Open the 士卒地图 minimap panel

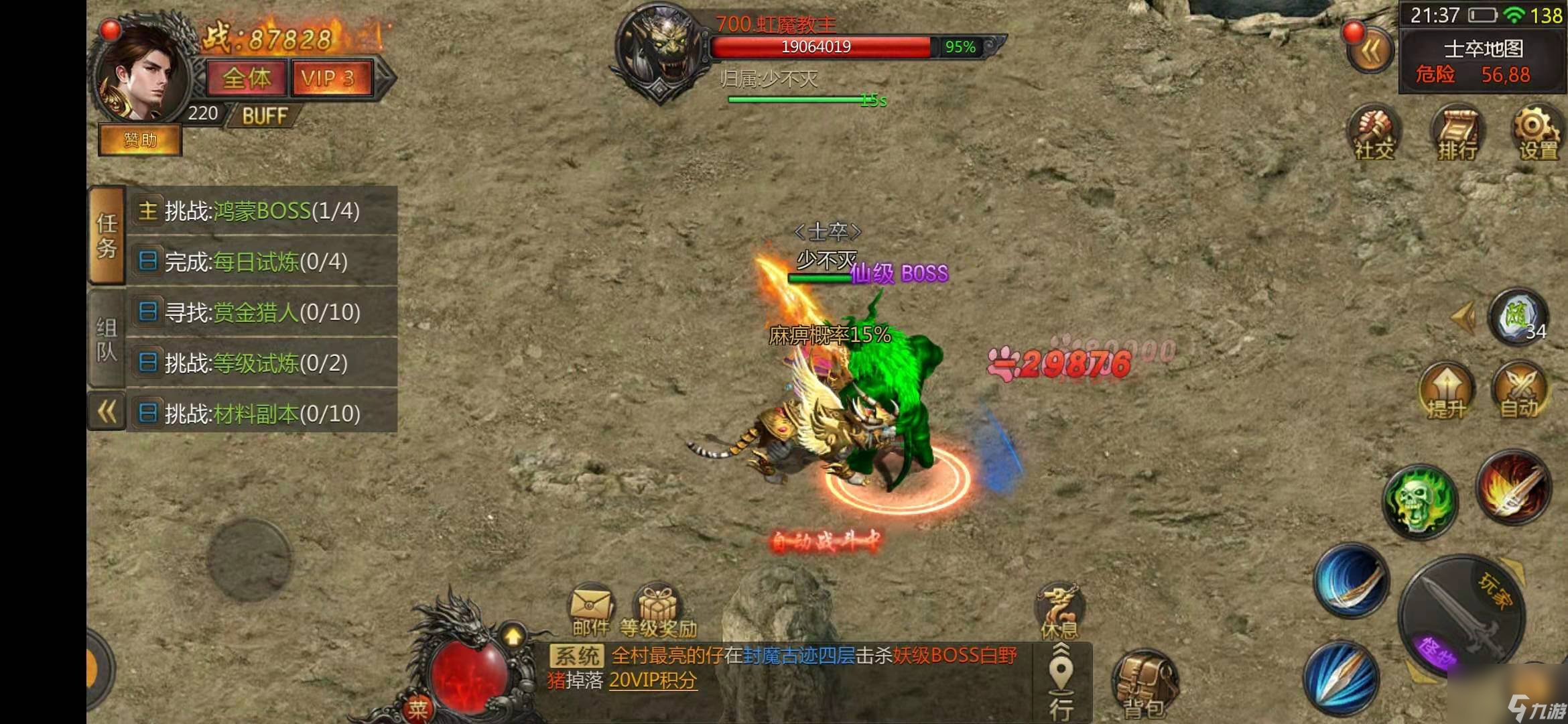pyautogui.click(x=1482, y=61)
